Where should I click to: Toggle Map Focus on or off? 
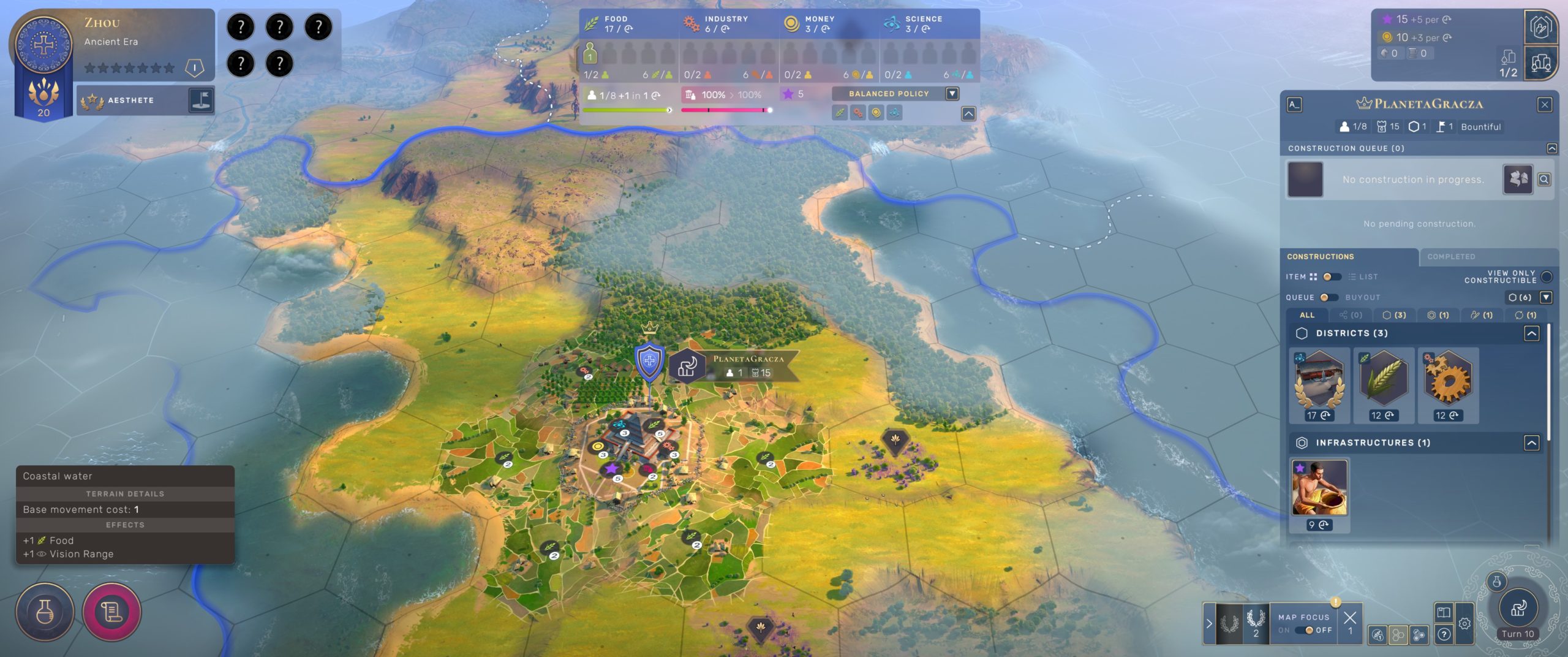1305,630
